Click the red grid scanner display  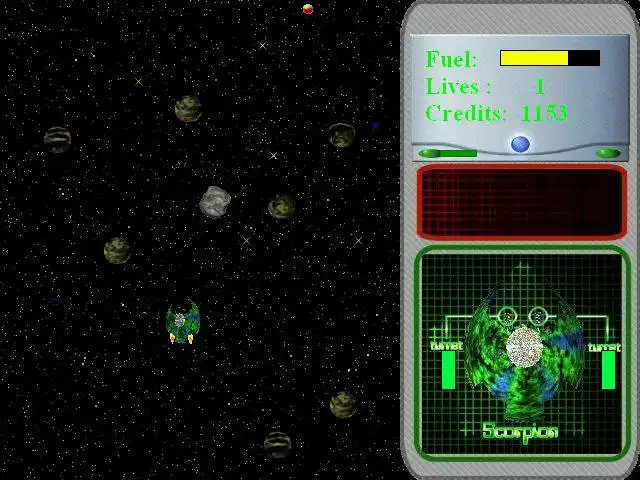pyautogui.click(x=520, y=202)
